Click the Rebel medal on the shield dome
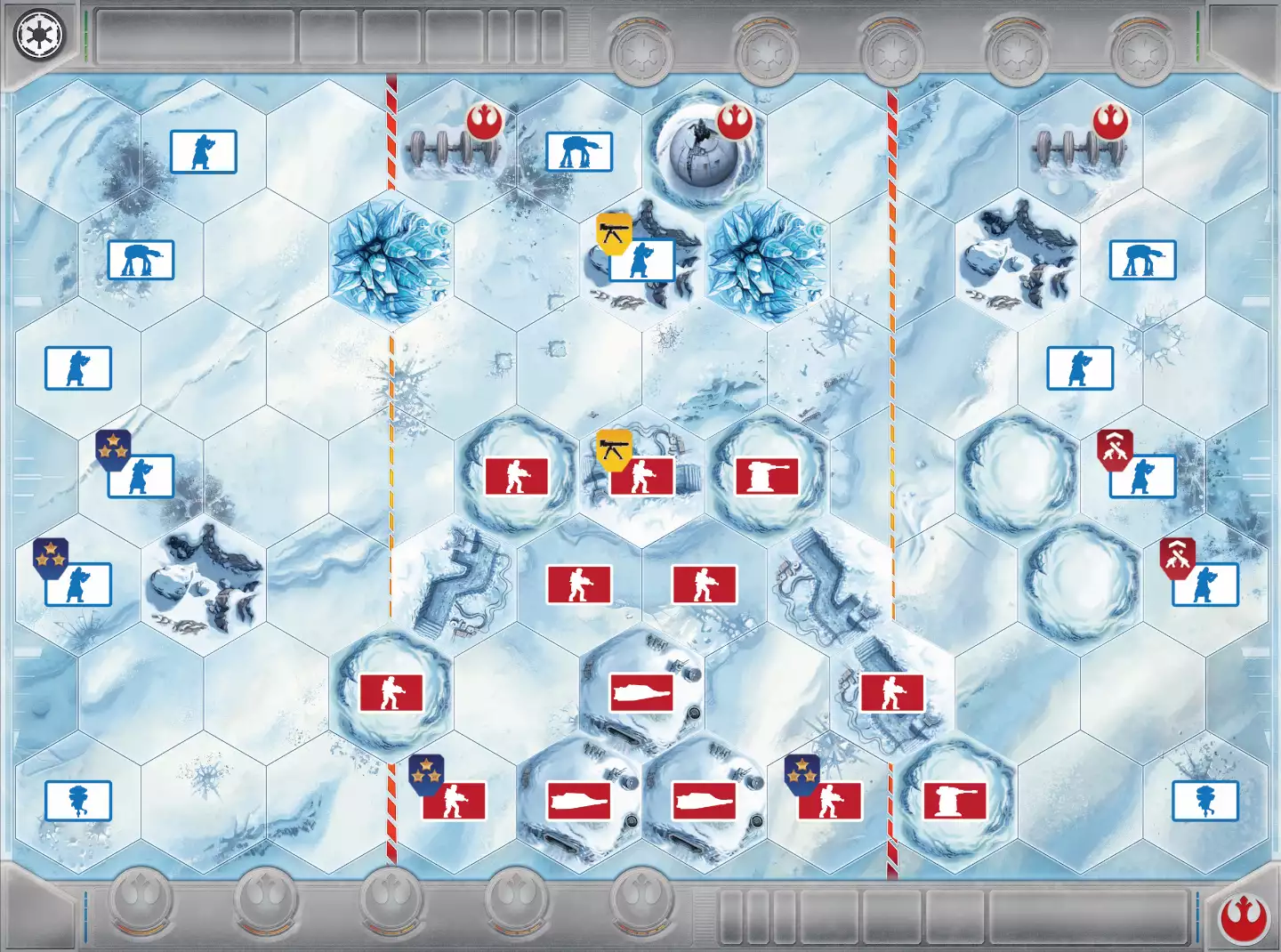1281x952 pixels. pyautogui.click(x=735, y=122)
